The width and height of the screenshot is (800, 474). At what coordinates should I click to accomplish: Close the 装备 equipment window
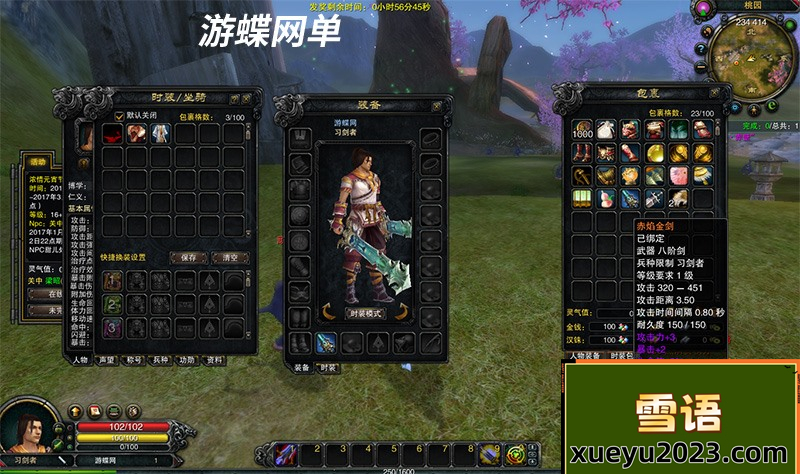436,106
